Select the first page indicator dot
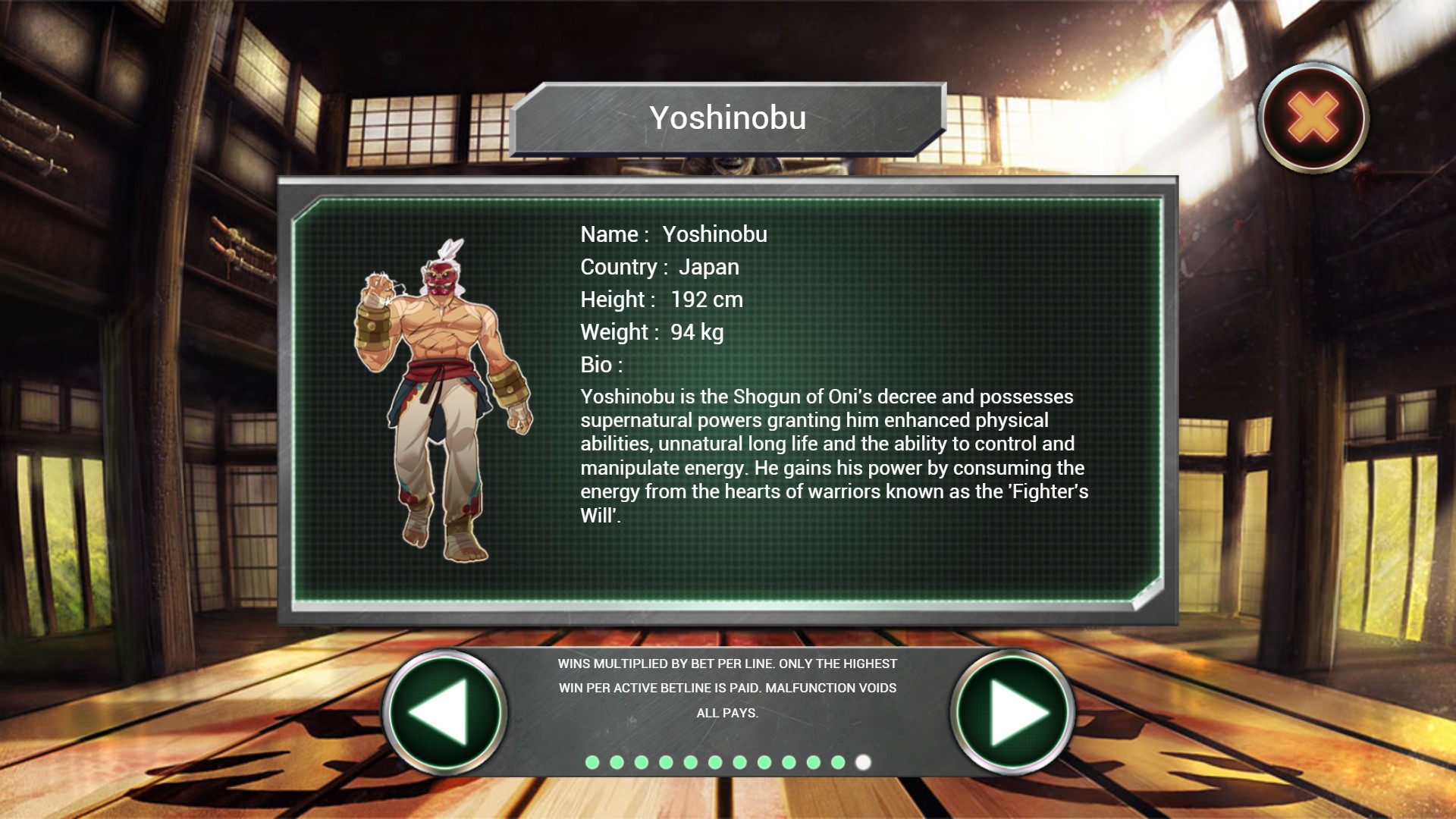Image resolution: width=1456 pixels, height=819 pixels. click(593, 762)
